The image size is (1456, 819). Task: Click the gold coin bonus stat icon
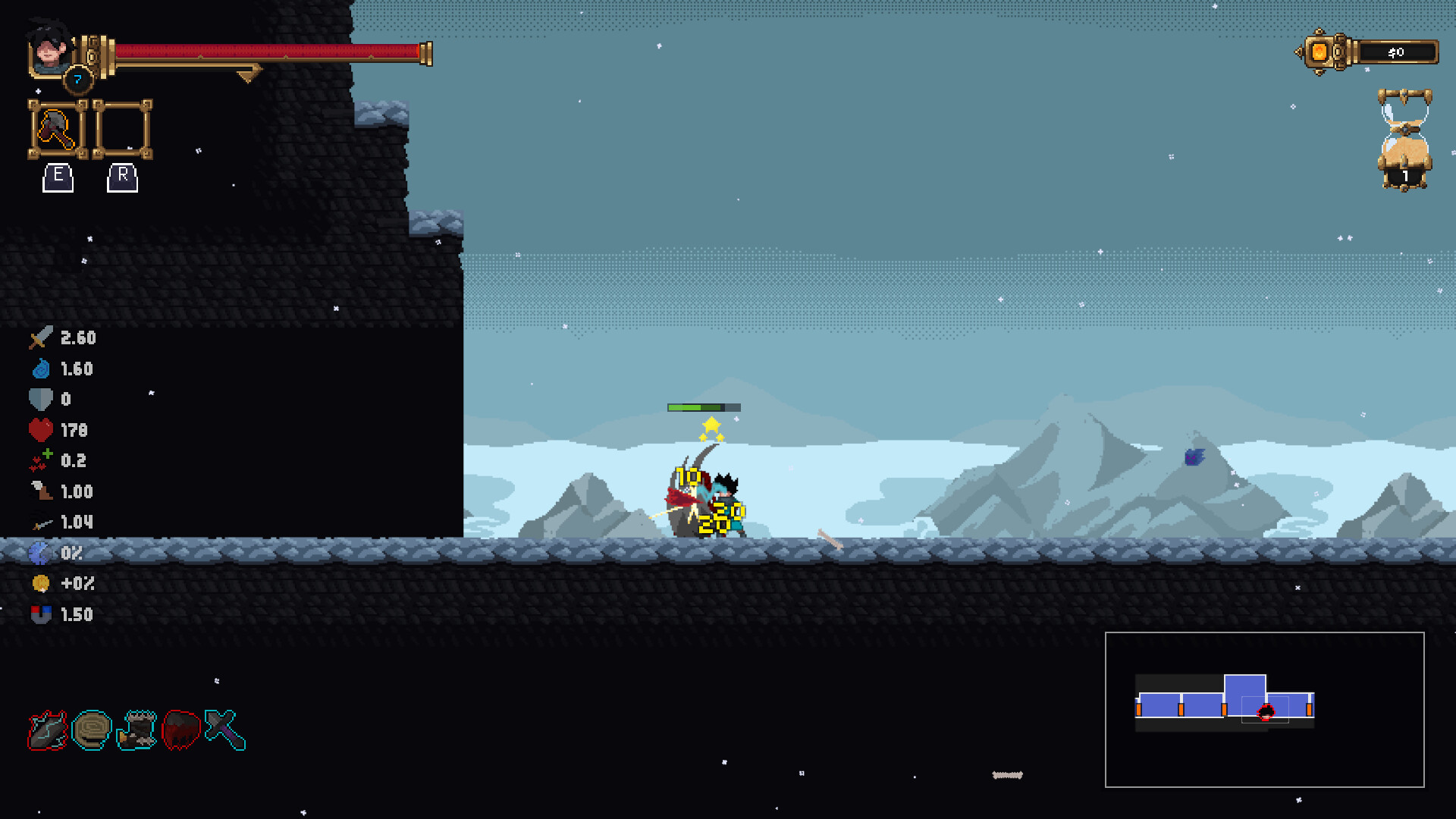coord(41,584)
